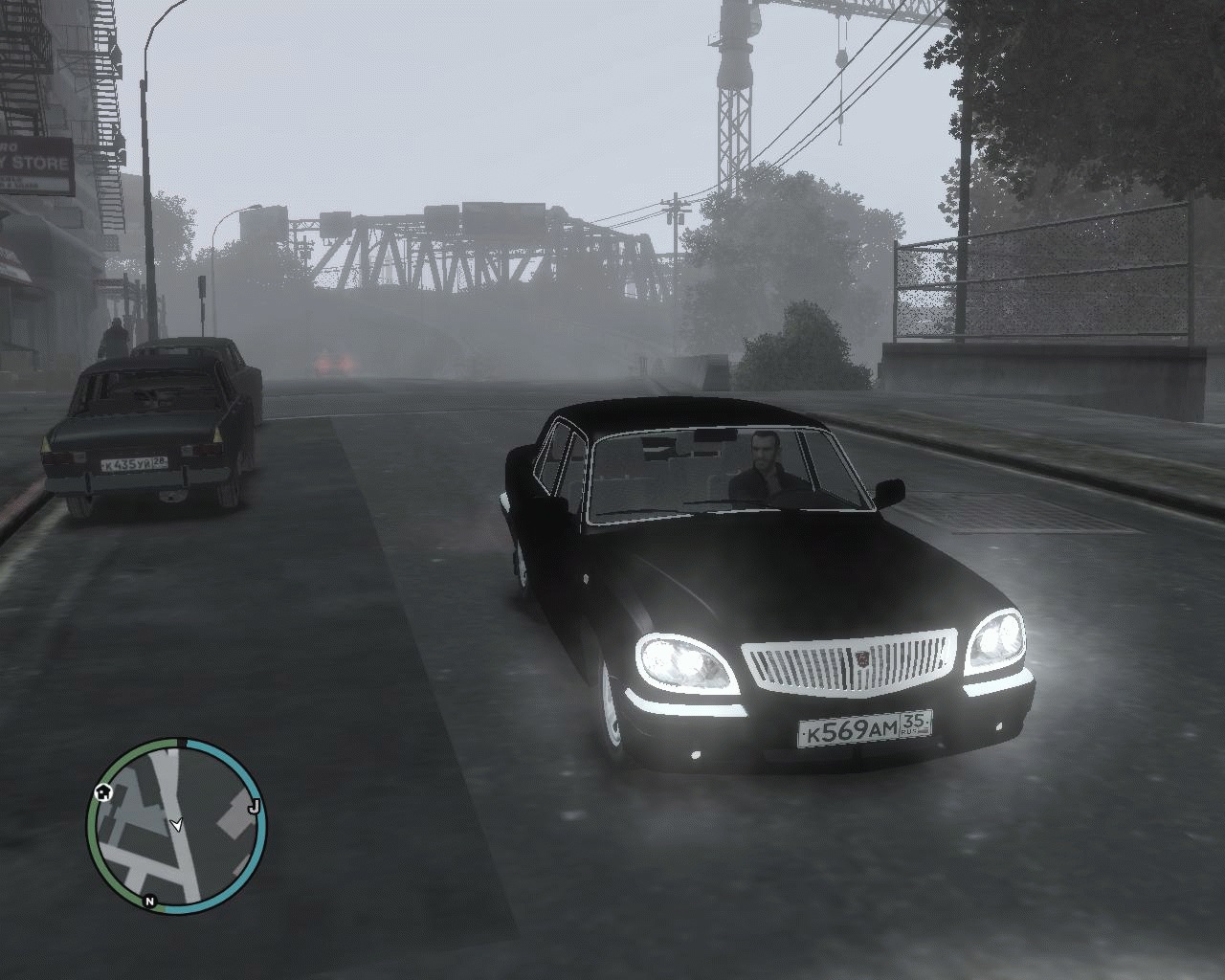
Task: Click the white player arrow on the minimap
Action: point(176,824)
